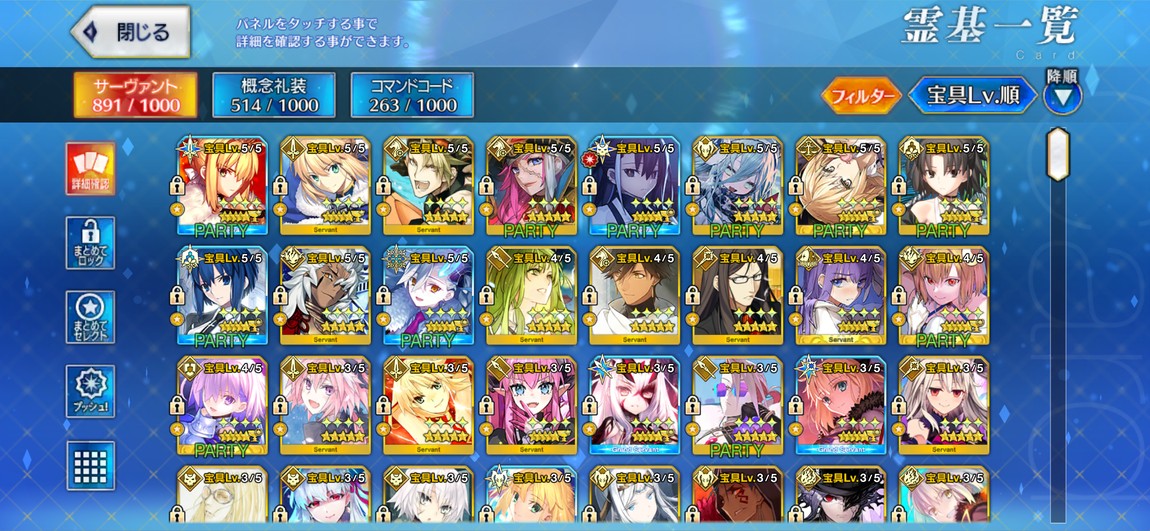Viewport: 1150px width, 531px height.
Task: Select the brown-haired man in white card
Action: pos(634,296)
